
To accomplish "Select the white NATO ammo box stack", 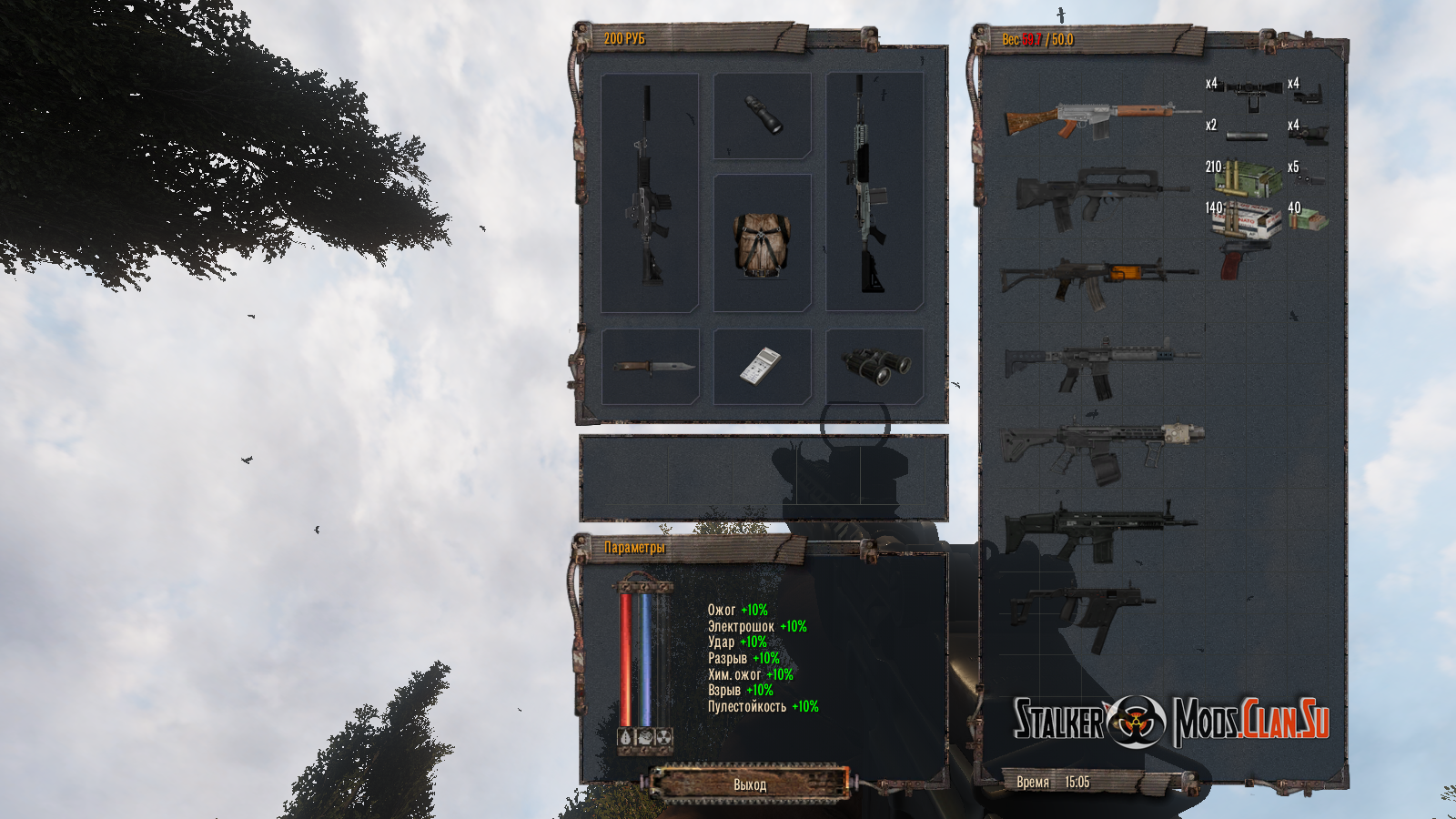I will 1249,220.
